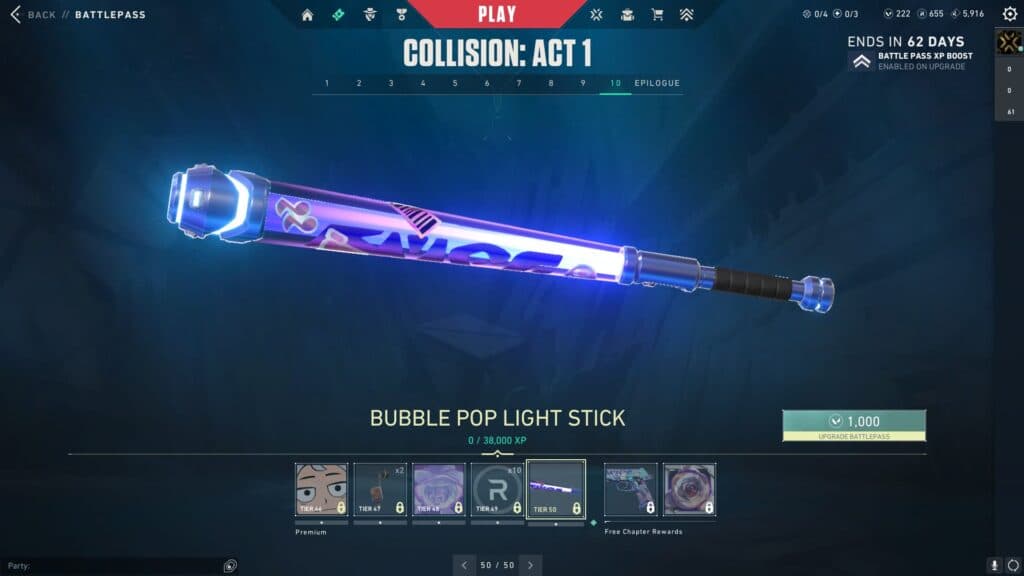The width and height of the screenshot is (1024, 576).
Task: Open the agents menu via hat-wearing agent icon
Action: coord(369,15)
